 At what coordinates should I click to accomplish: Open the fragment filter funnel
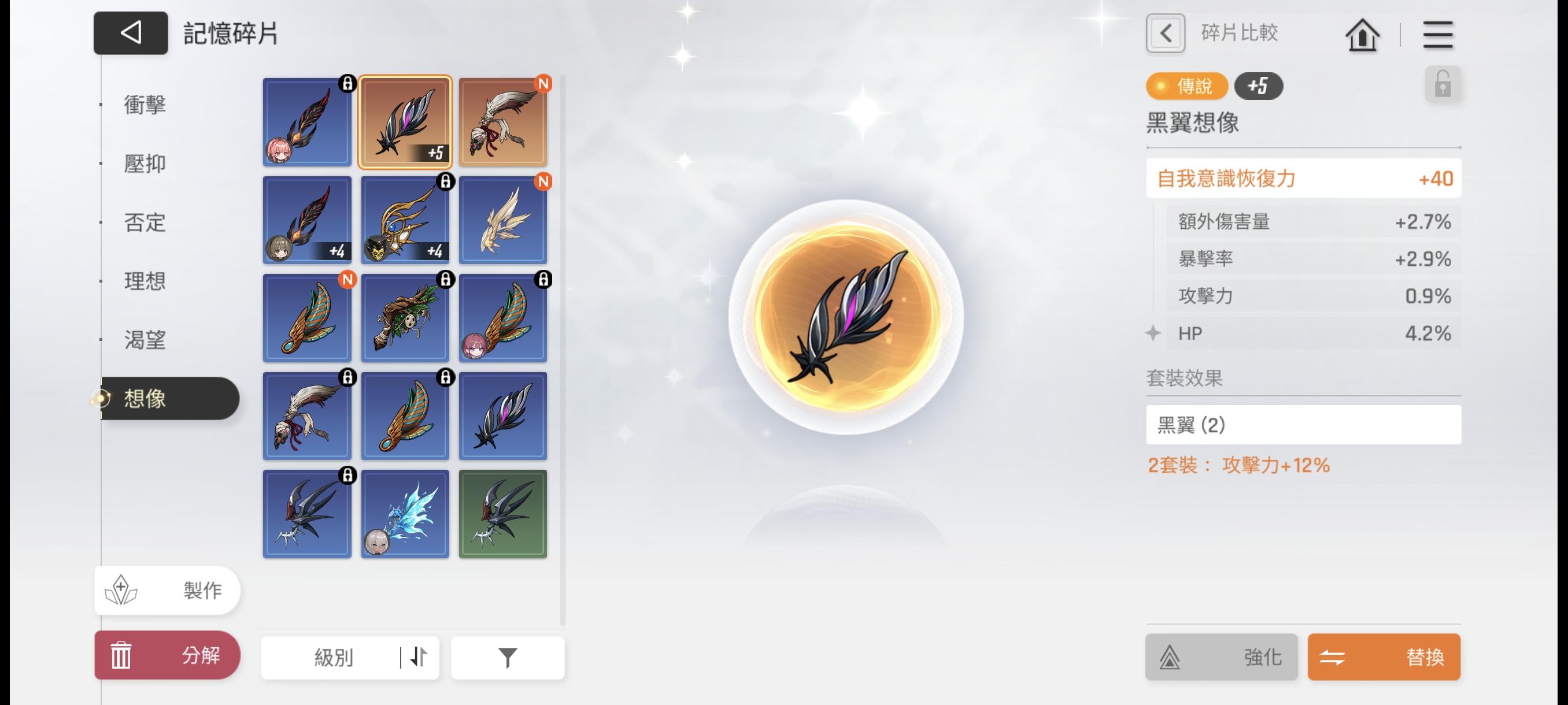click(507, 658)
